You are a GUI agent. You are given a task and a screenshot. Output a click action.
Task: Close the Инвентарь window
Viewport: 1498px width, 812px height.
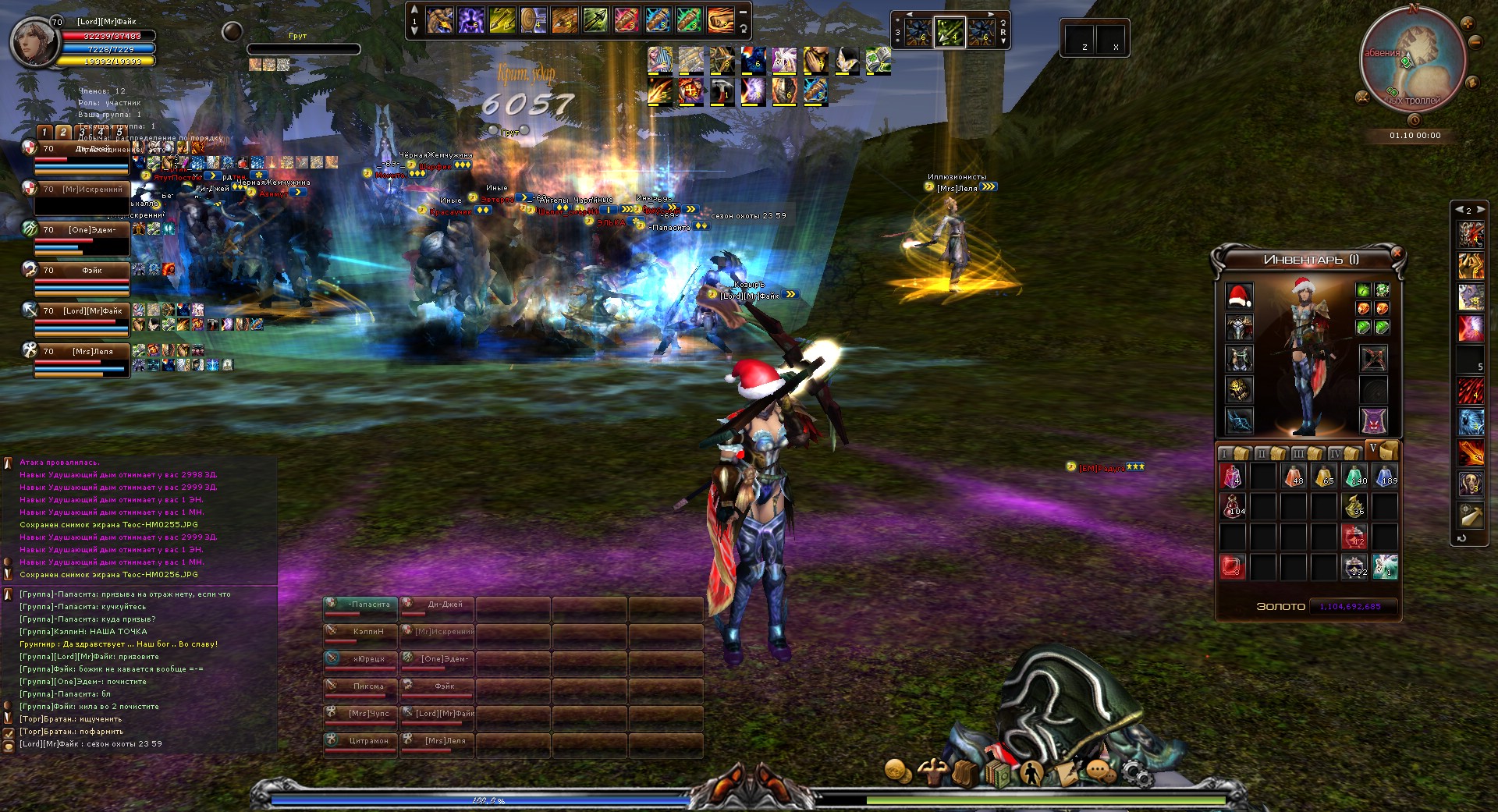coord(1397,253)
